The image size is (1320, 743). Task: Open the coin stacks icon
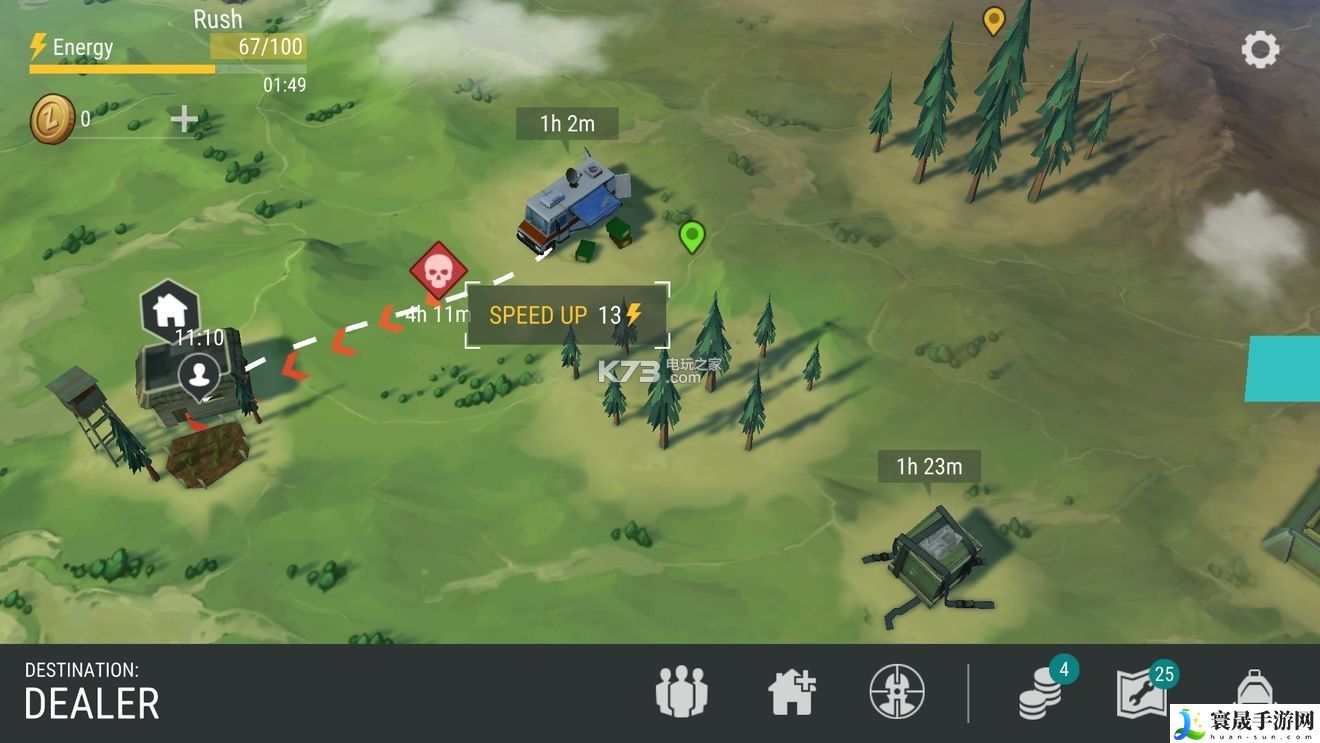pos(1041,694)
